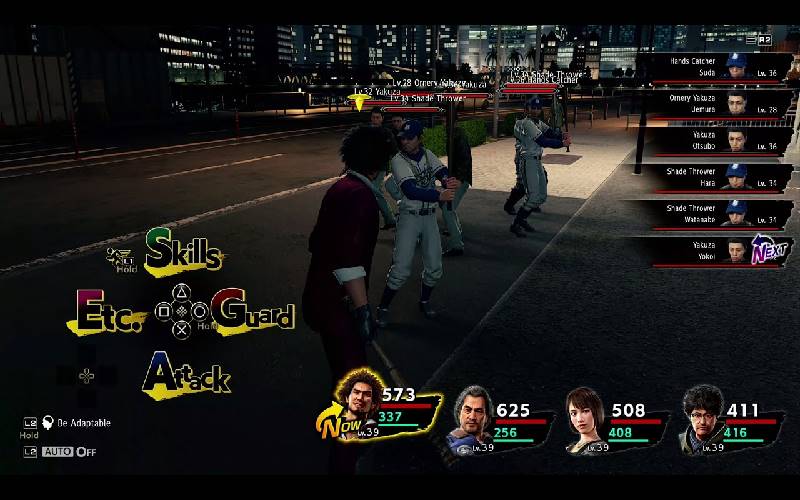
Task: Target Ornery Yakuza in the enemy list
Action: click(x=712, y=104)
